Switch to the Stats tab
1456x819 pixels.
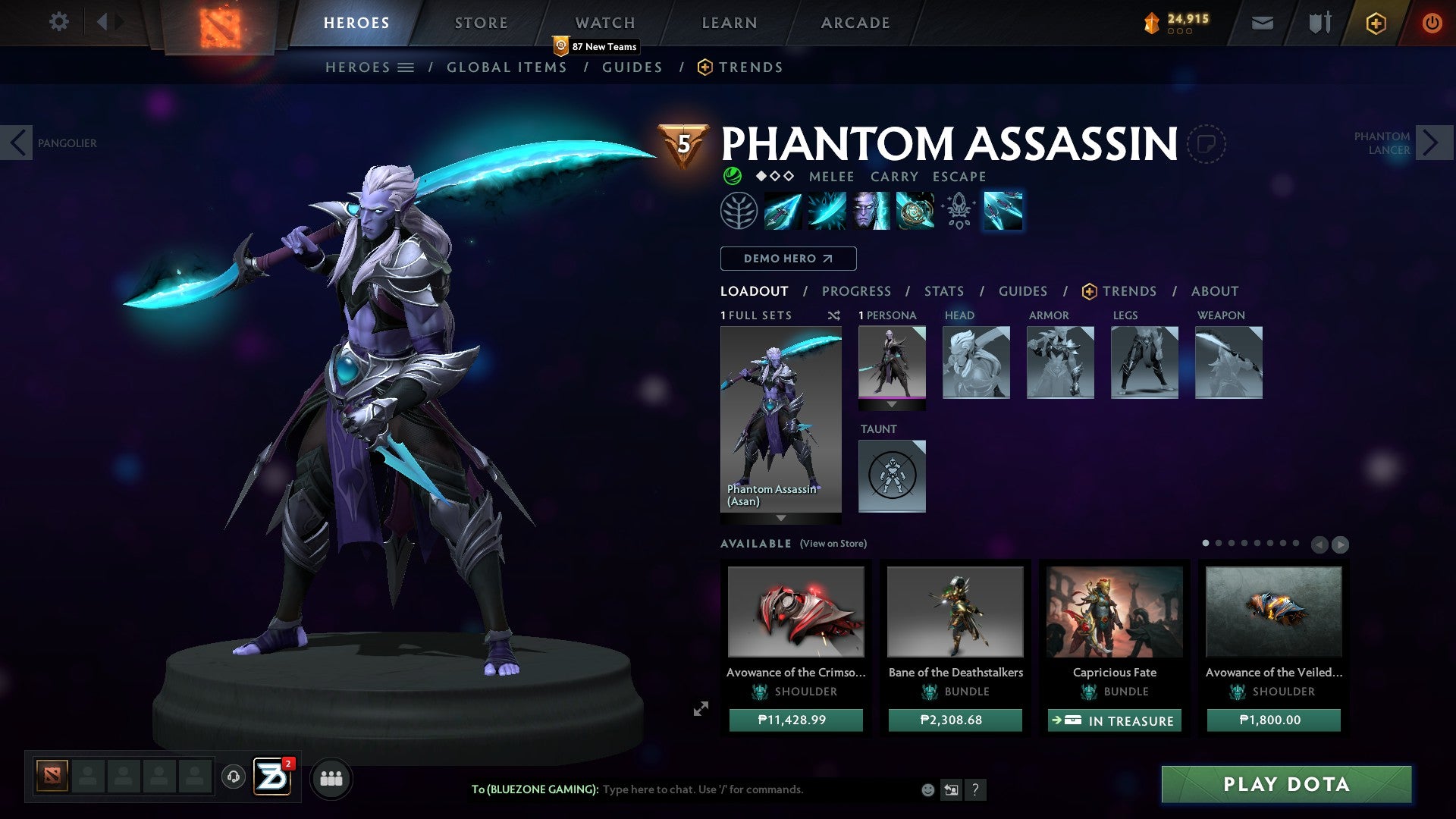point(944,291)
